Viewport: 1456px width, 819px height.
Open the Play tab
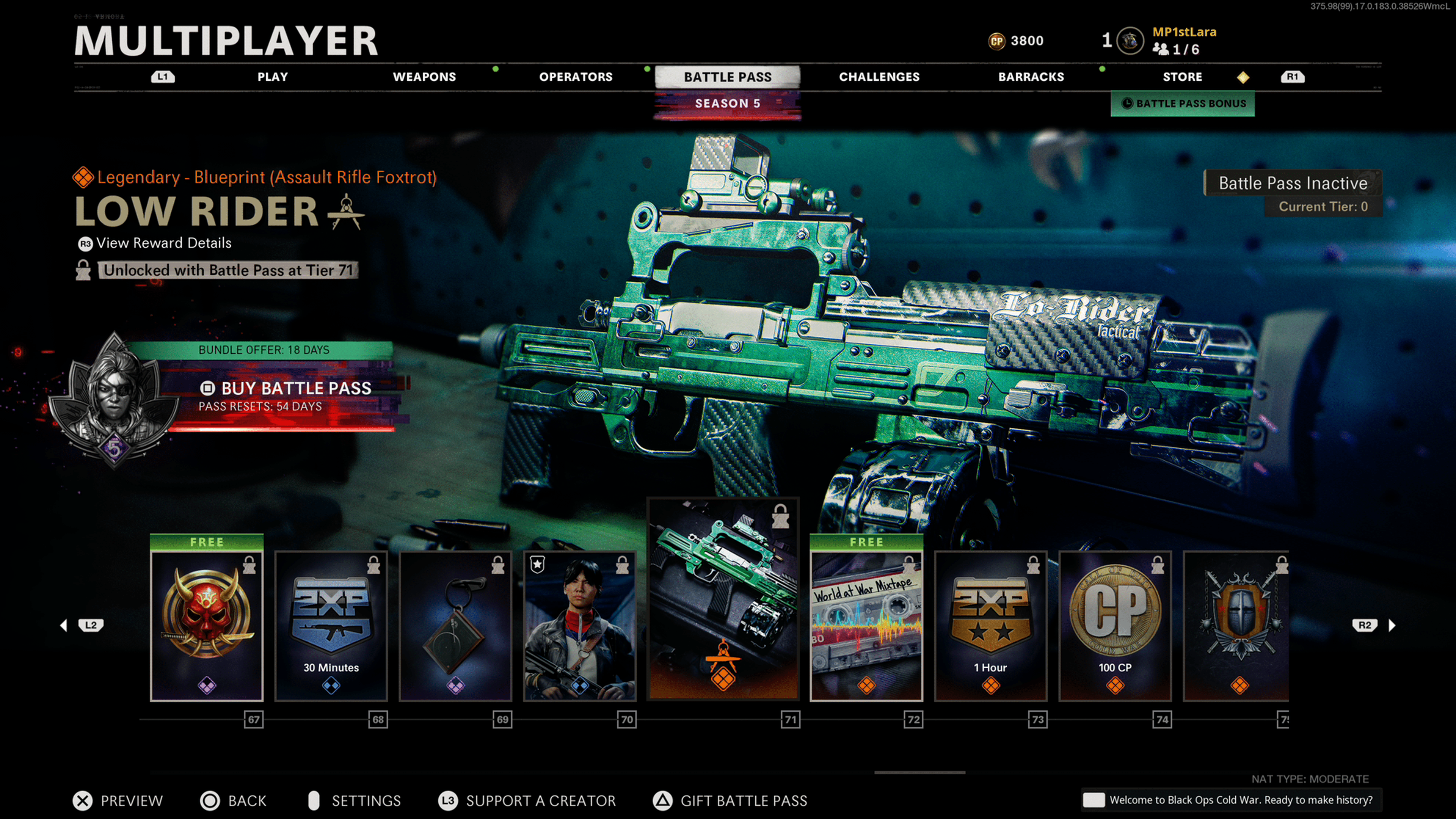pos(273,77)
